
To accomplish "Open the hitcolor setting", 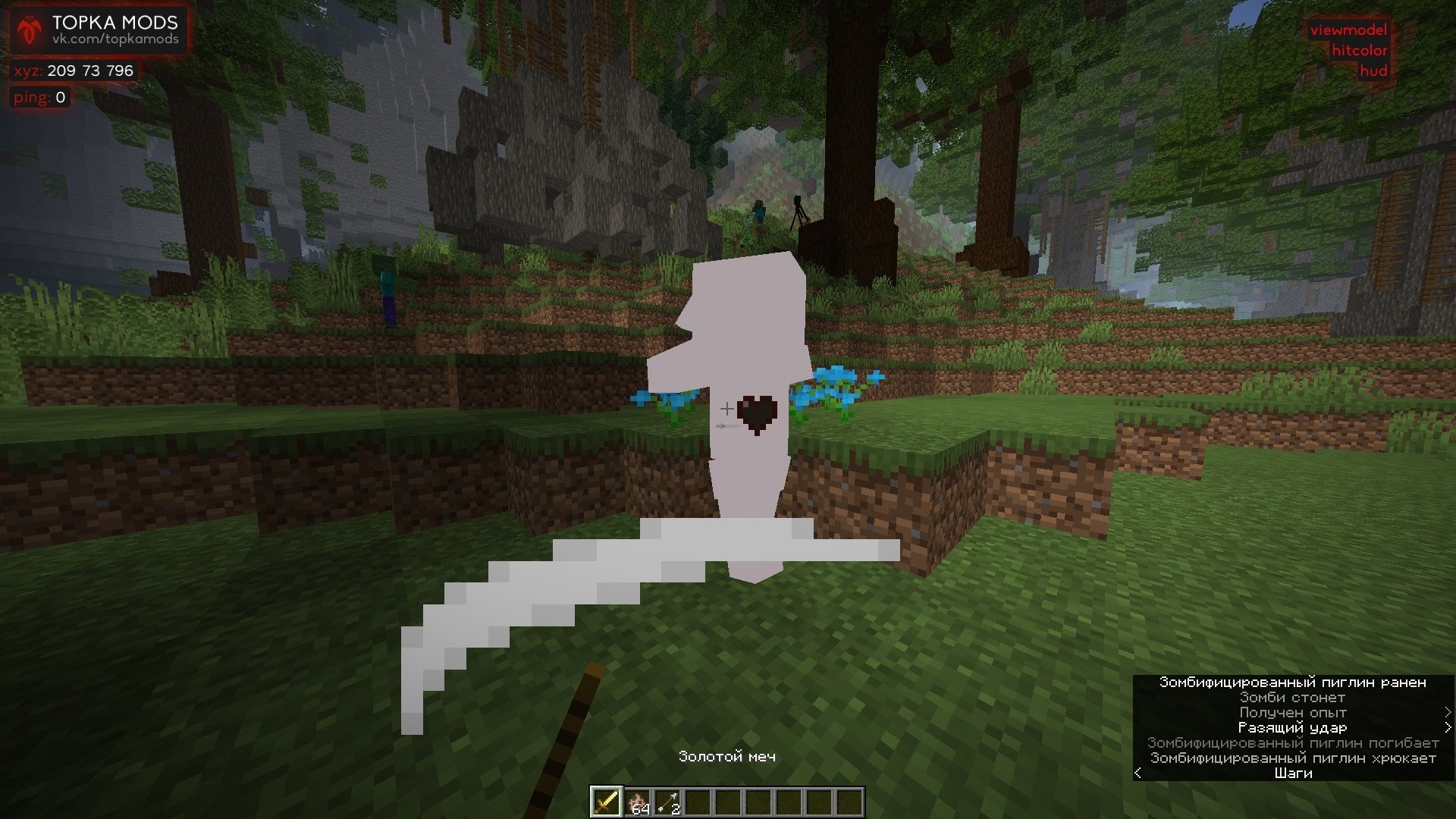I will coord(1360,51).
